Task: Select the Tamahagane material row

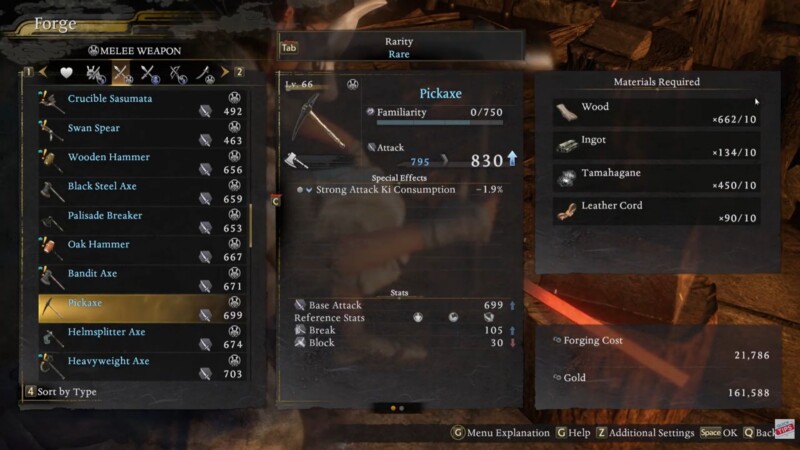Action: [656, 178]
